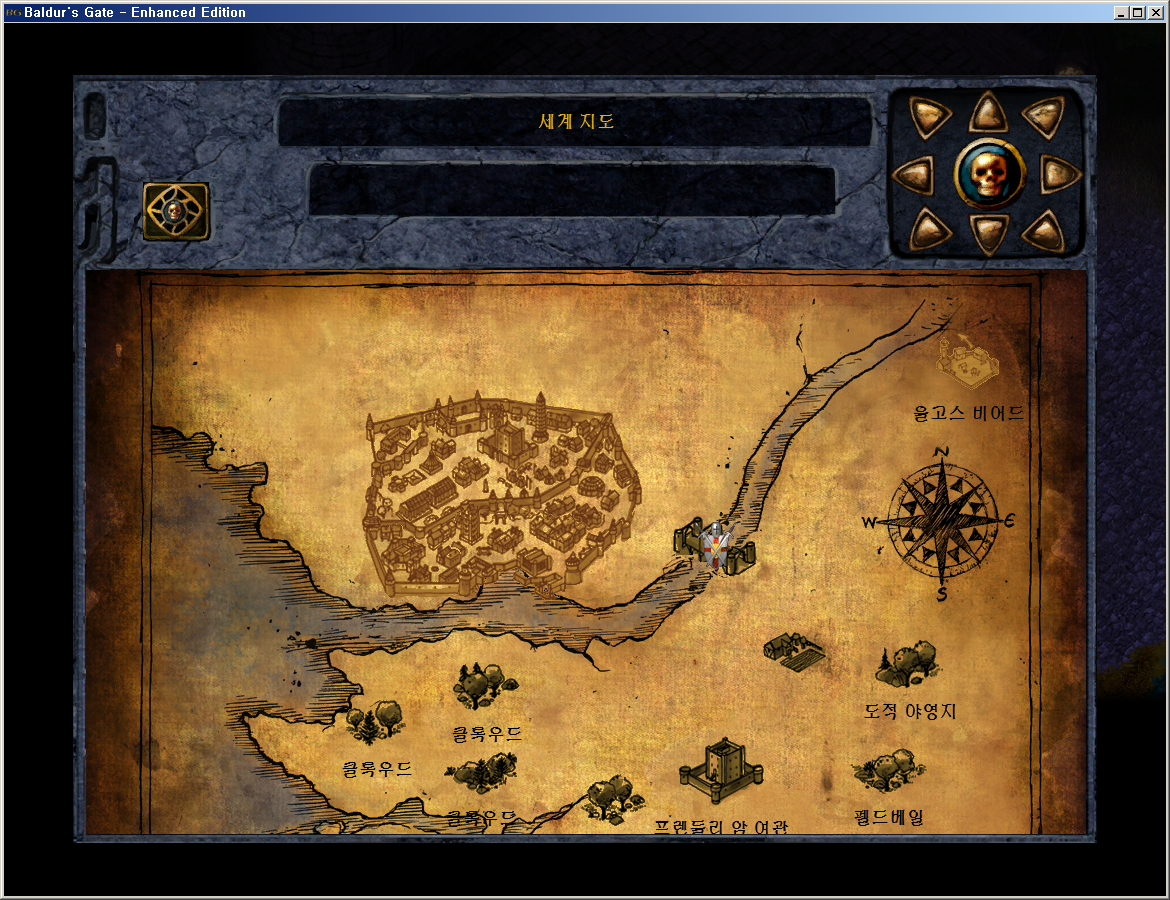Click the skull button in the arrow compass

click(x=988, y=175)
